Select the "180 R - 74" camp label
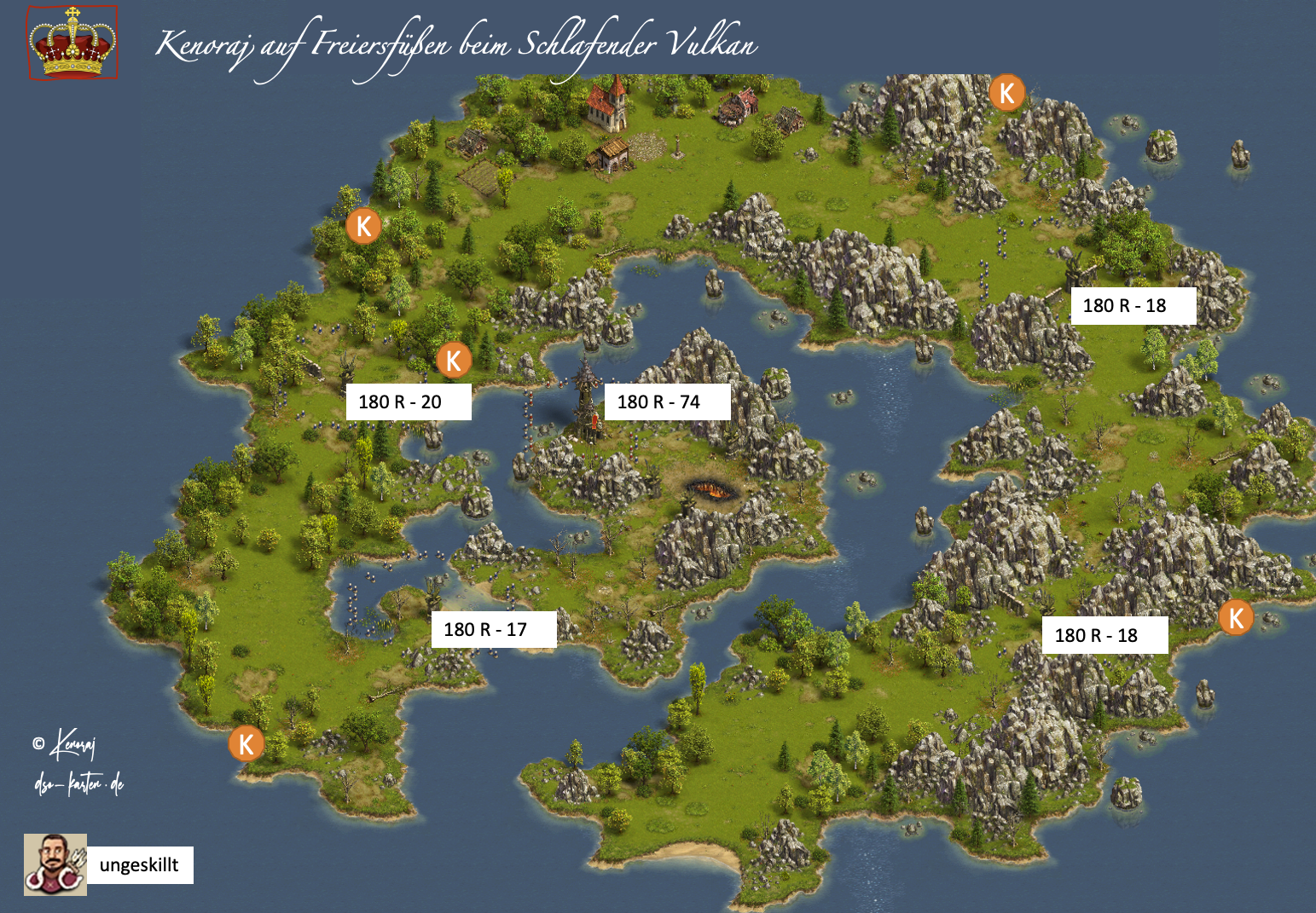1316x913 pixels. point(667,402)
